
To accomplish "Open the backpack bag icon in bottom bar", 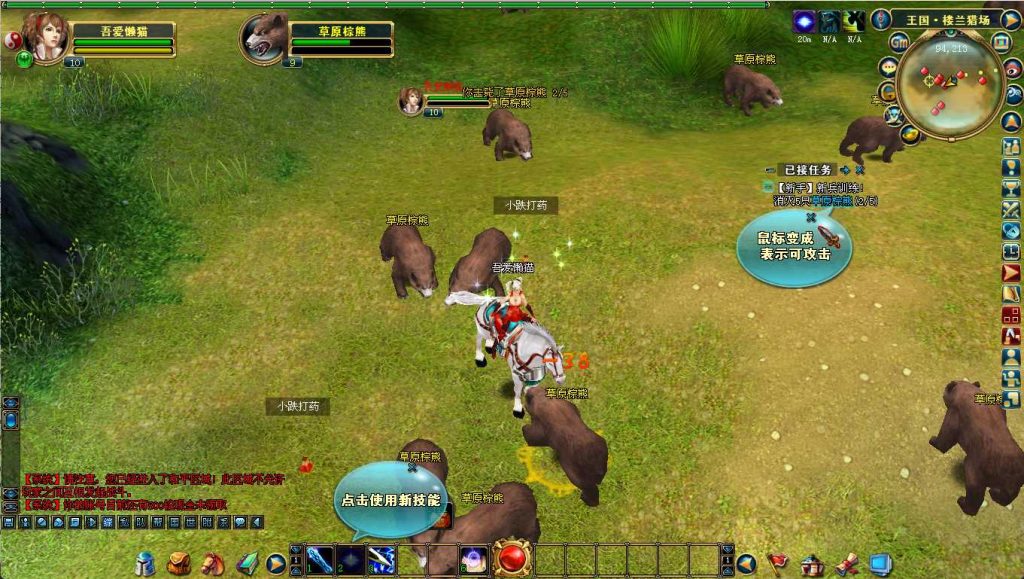I will (x=179, y=564).
